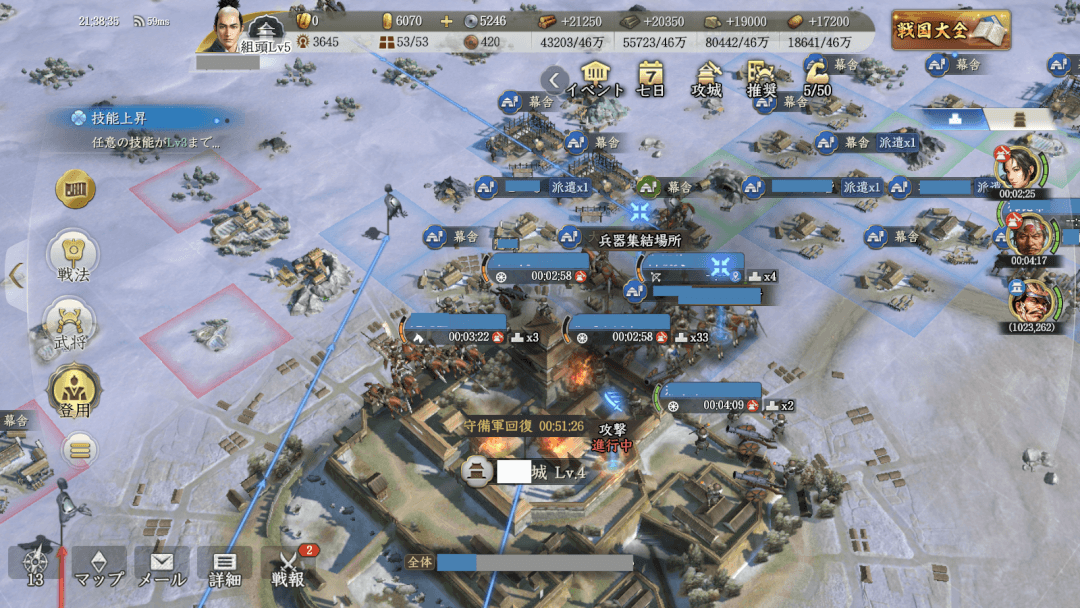Open the 戦報 battle reports
Viewport: 1080px width, 608px height.
[289, 567]
